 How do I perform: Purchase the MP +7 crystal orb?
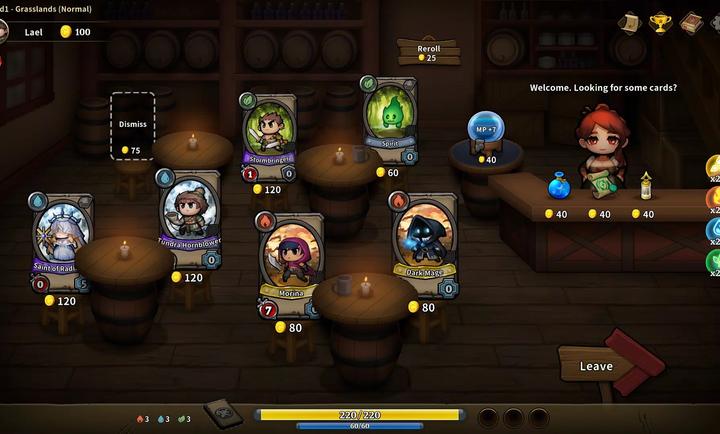tap(486, 131)
